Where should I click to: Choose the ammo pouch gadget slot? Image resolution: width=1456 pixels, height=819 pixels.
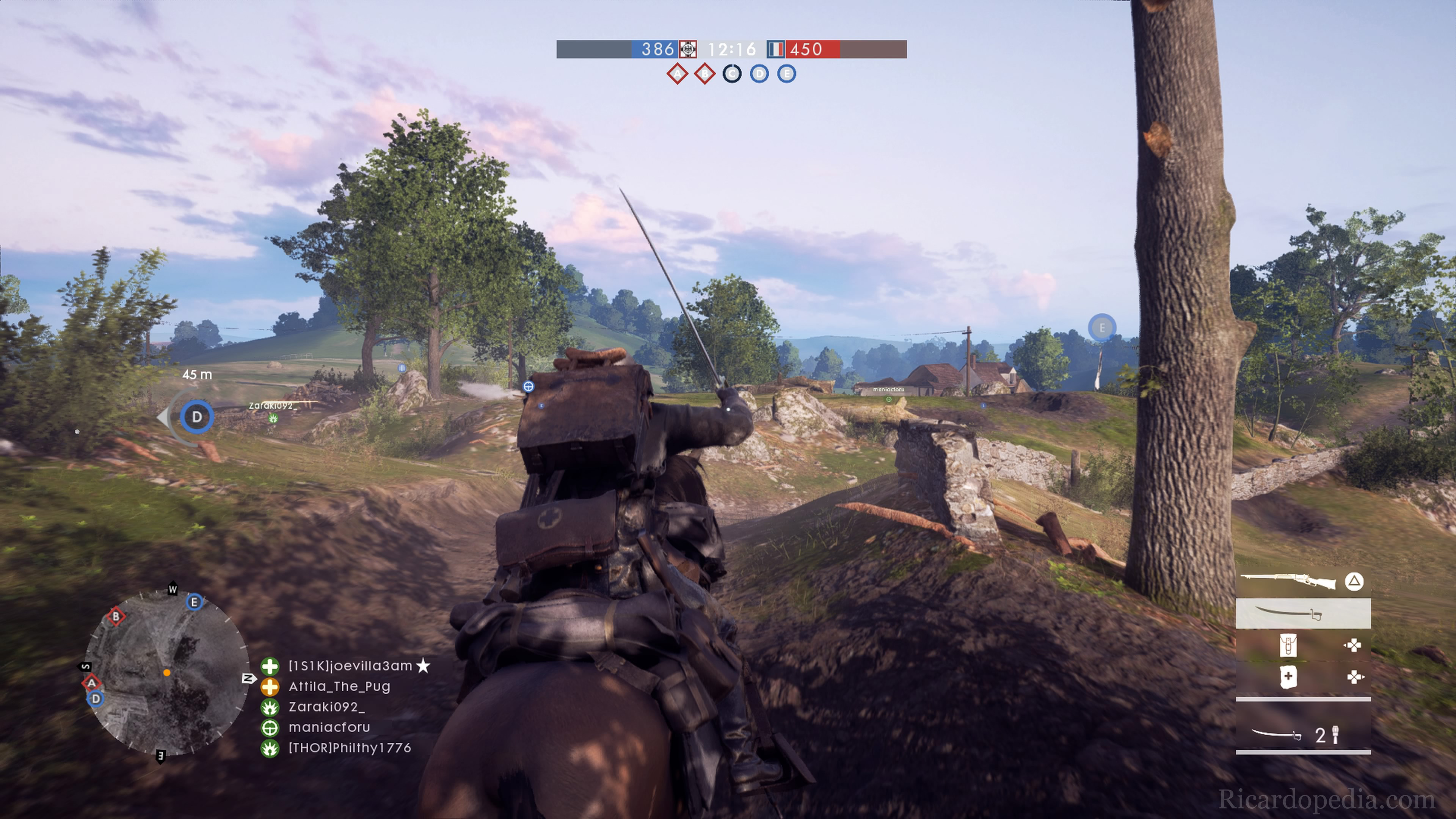point(1288,645)
